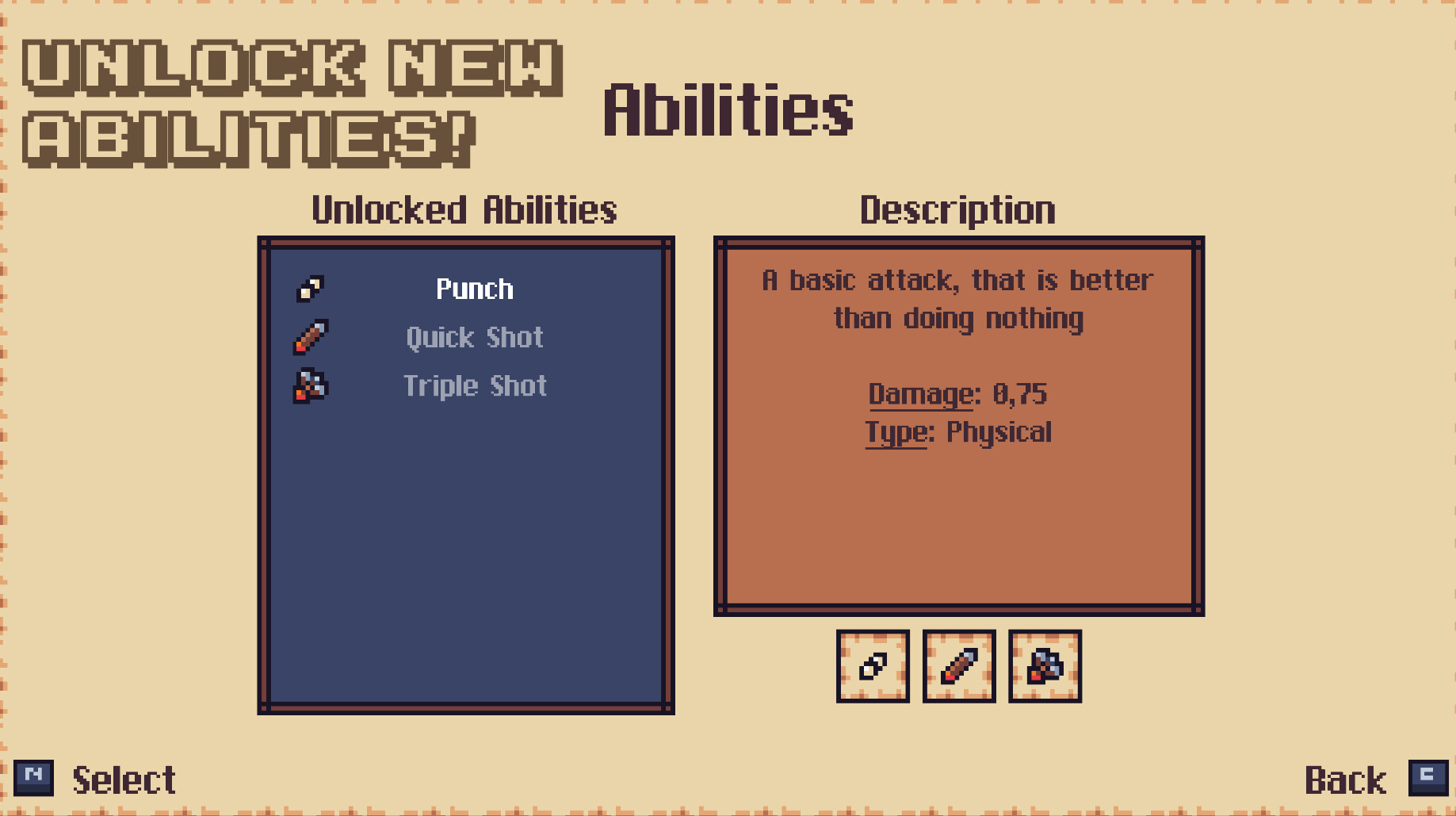Select the Triple Shot icon below the Description panel
The image size is (1456, 816).
(x=1044, y=666)
